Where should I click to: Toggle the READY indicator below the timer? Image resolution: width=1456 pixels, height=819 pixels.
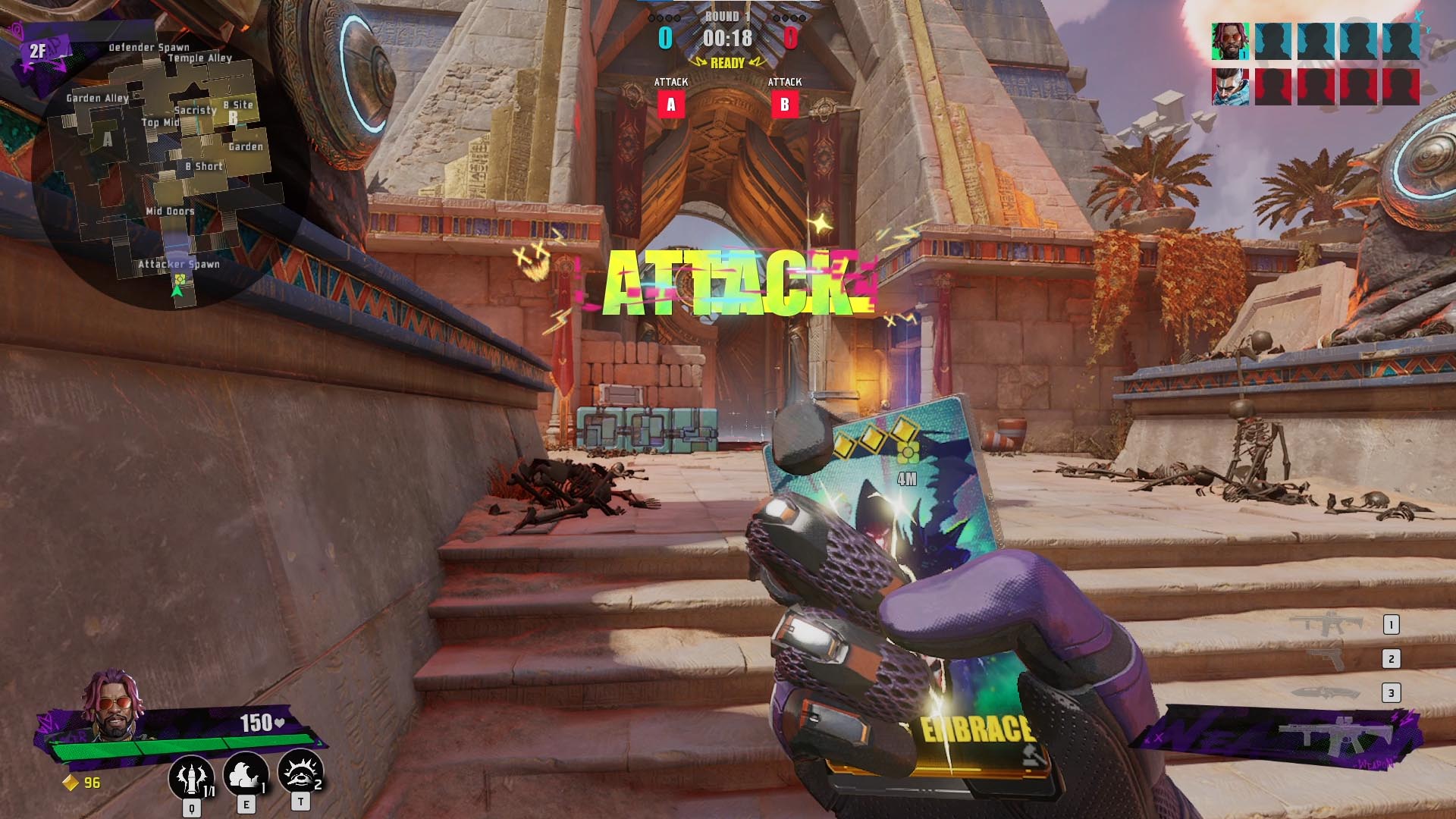(x=730, y=64)
